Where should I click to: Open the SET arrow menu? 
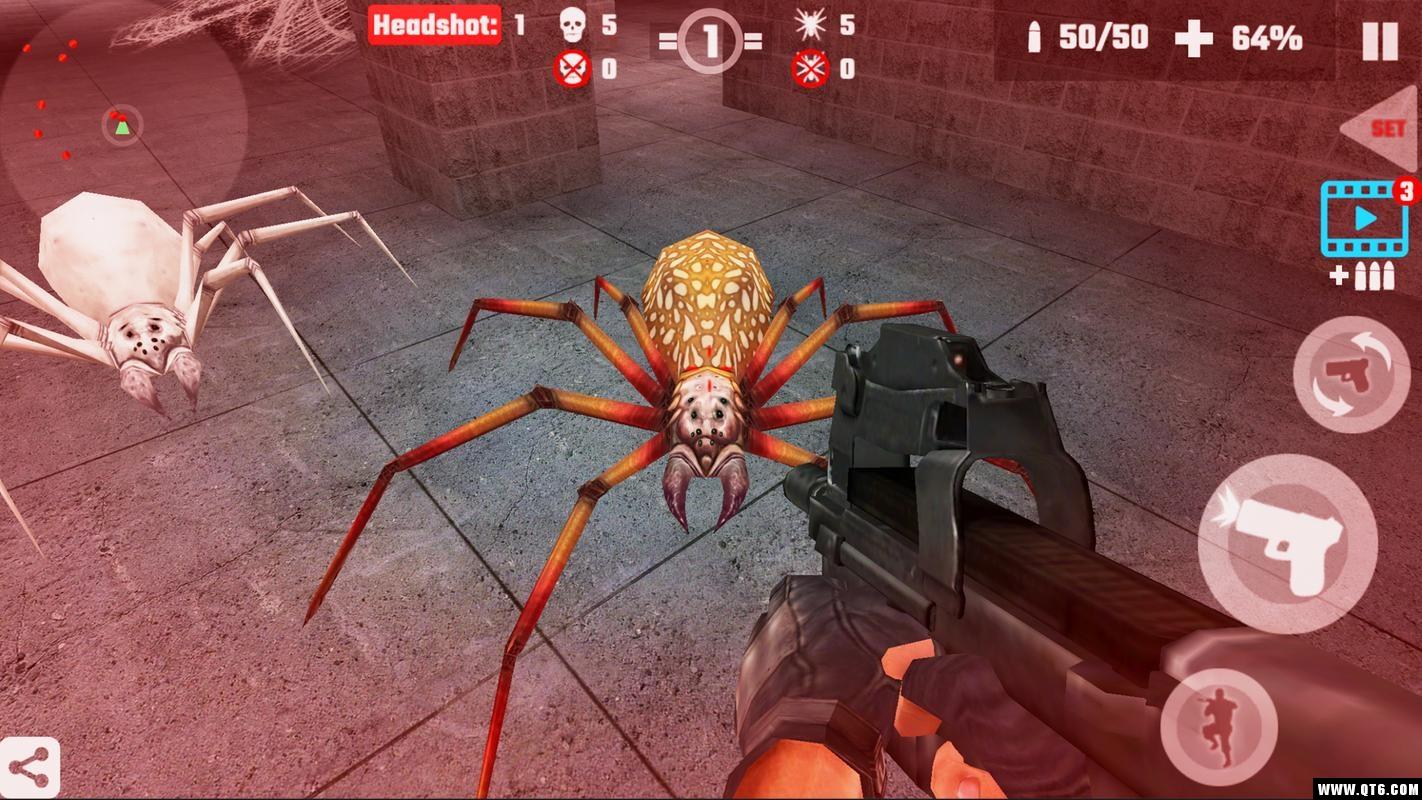coord(1382,129)
